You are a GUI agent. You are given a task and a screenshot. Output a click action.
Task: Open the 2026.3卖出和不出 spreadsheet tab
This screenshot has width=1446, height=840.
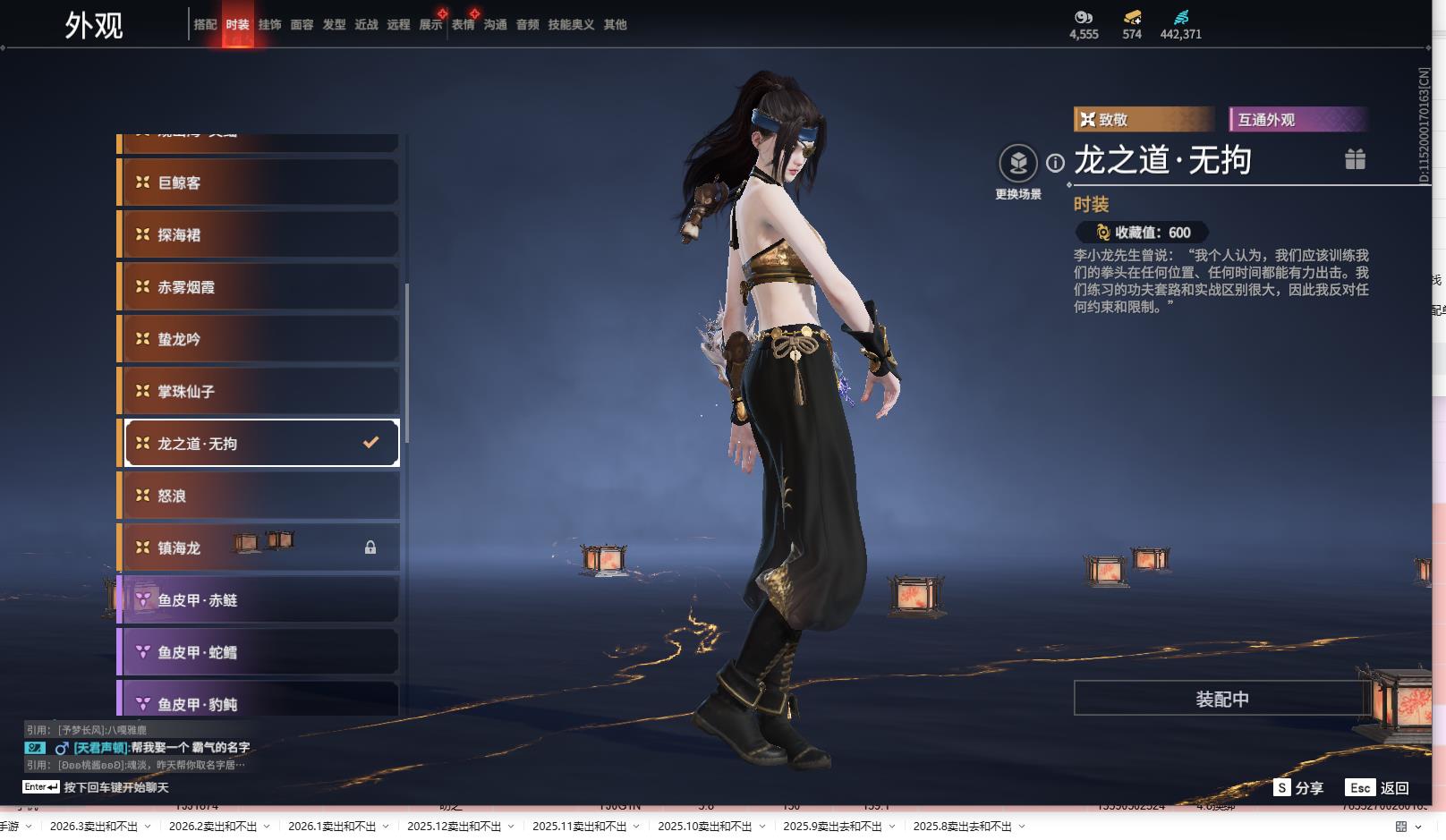click(94, 827)
